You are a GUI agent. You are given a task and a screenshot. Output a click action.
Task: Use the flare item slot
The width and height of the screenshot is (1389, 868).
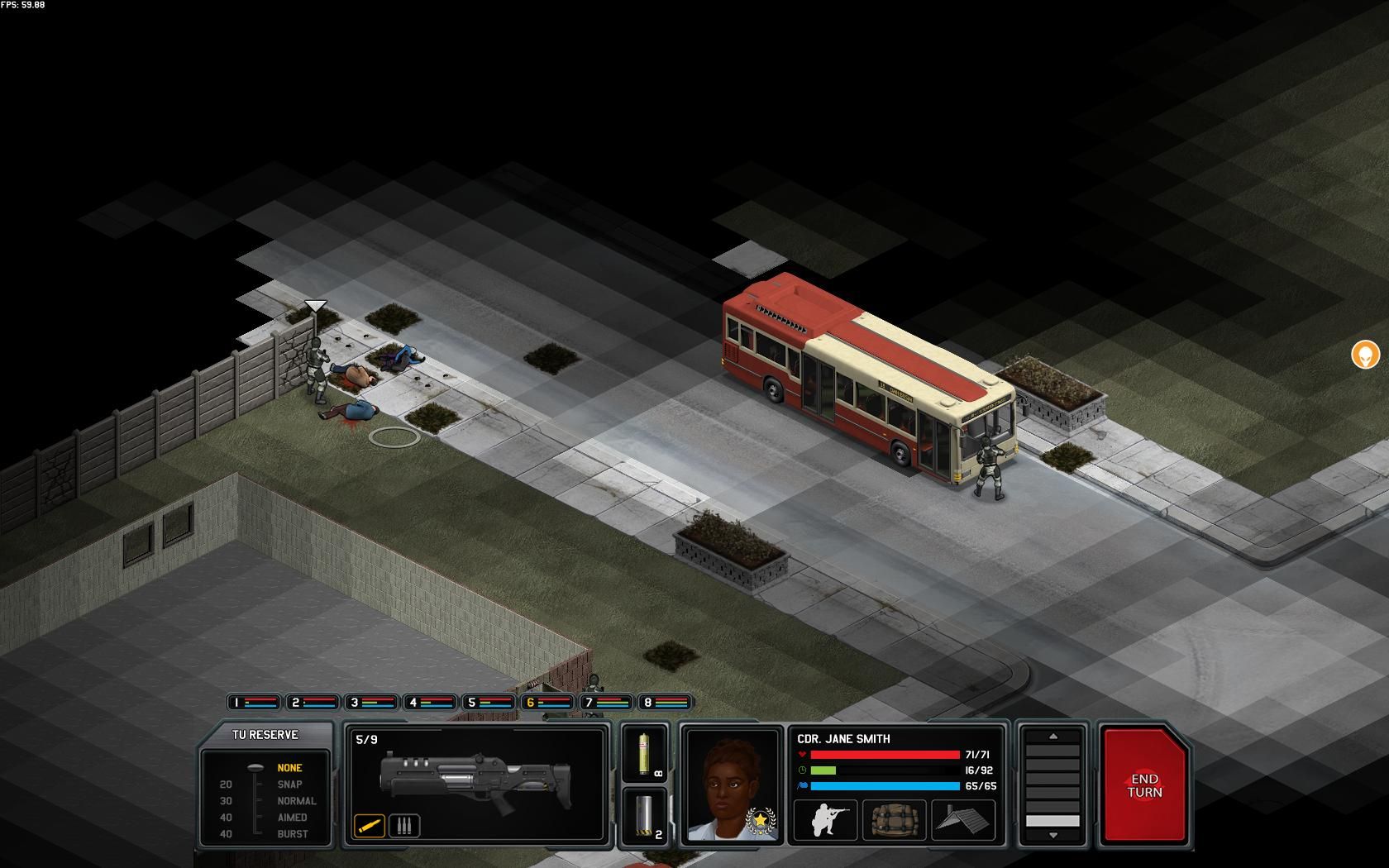tap(645, 753)
